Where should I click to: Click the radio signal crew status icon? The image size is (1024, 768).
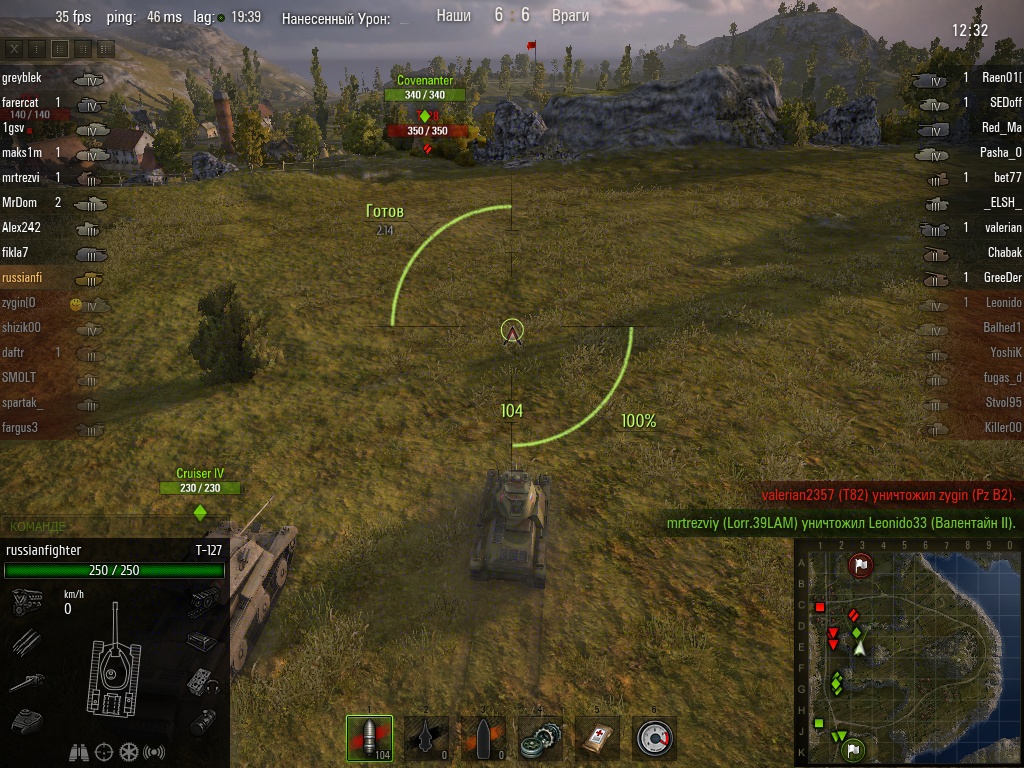coord(154,751)
